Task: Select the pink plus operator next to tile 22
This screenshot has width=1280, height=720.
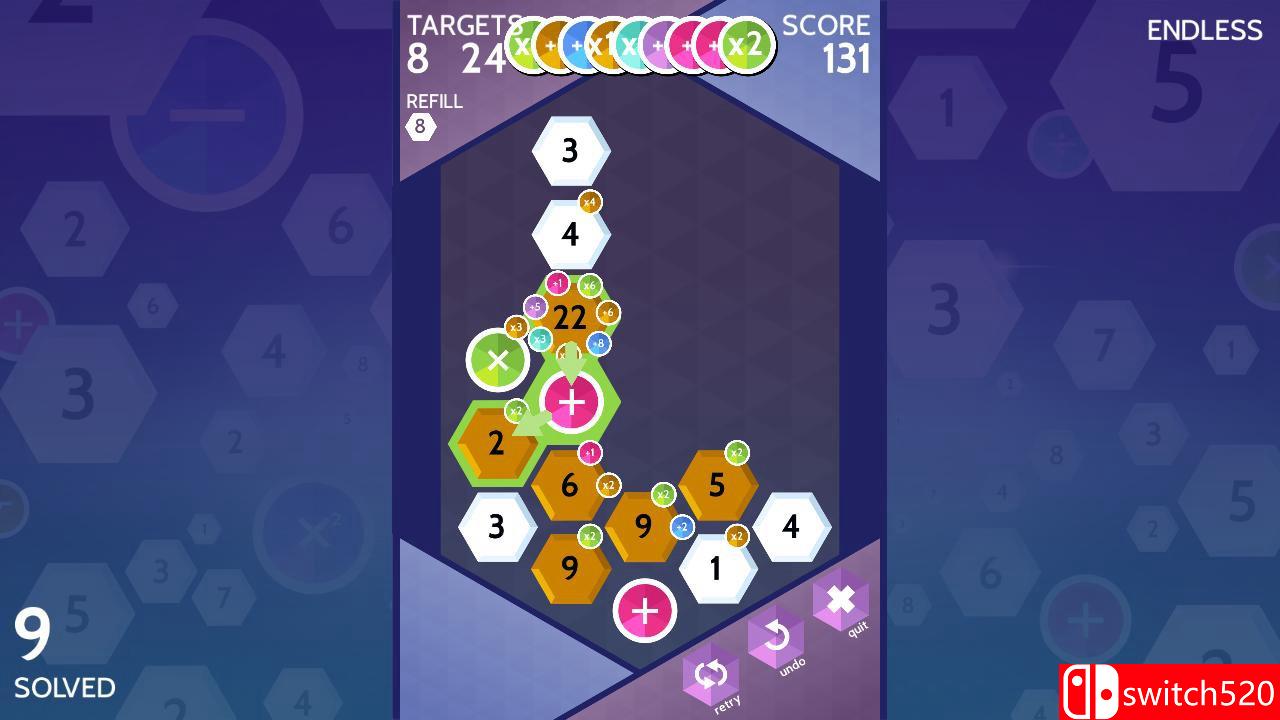Action: (x=572, y=402)
